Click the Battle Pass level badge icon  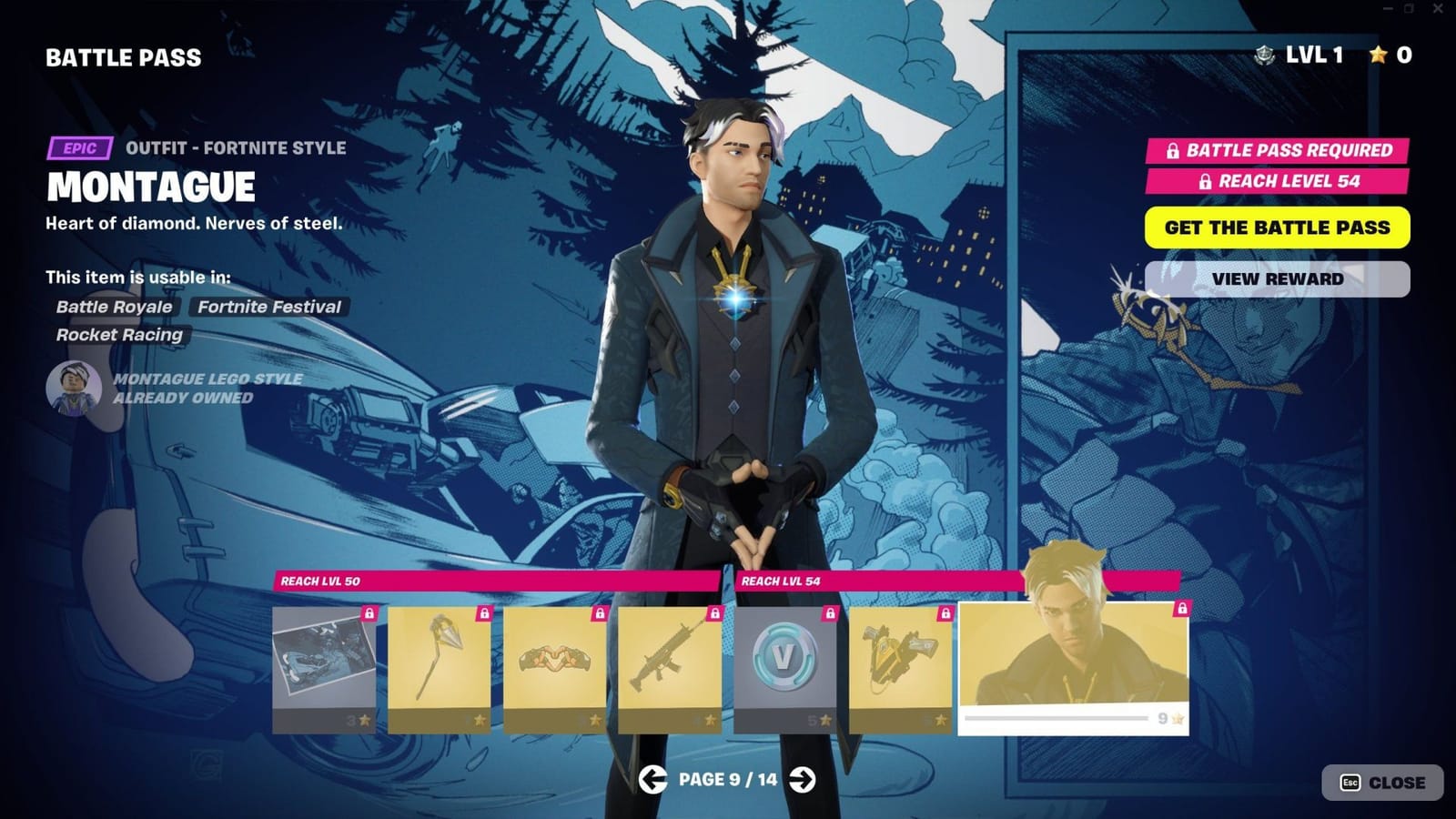pyautogui.click(x=1264, y=56)
